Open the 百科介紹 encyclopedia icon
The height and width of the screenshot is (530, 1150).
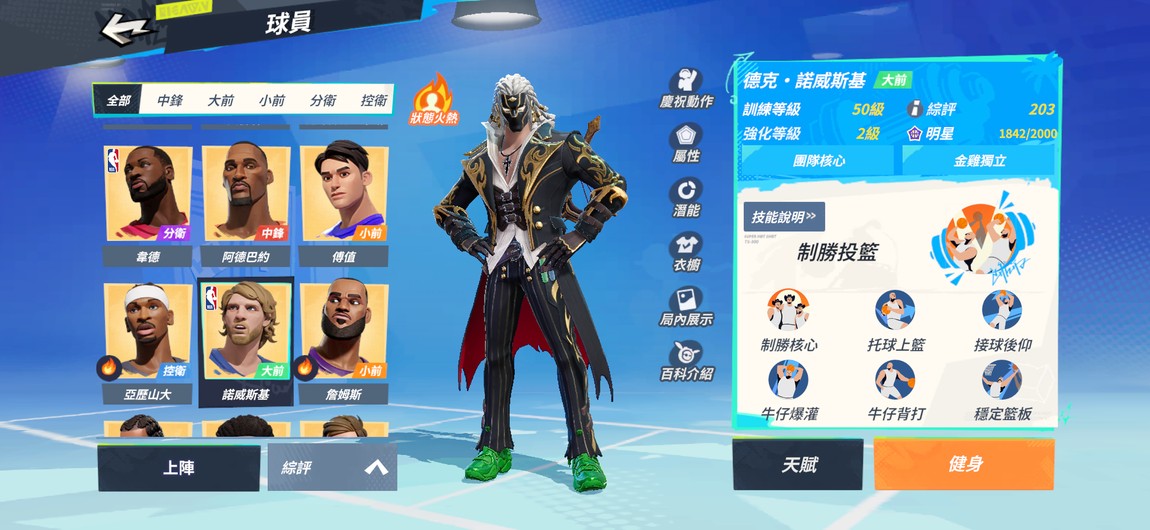point(686,360)
